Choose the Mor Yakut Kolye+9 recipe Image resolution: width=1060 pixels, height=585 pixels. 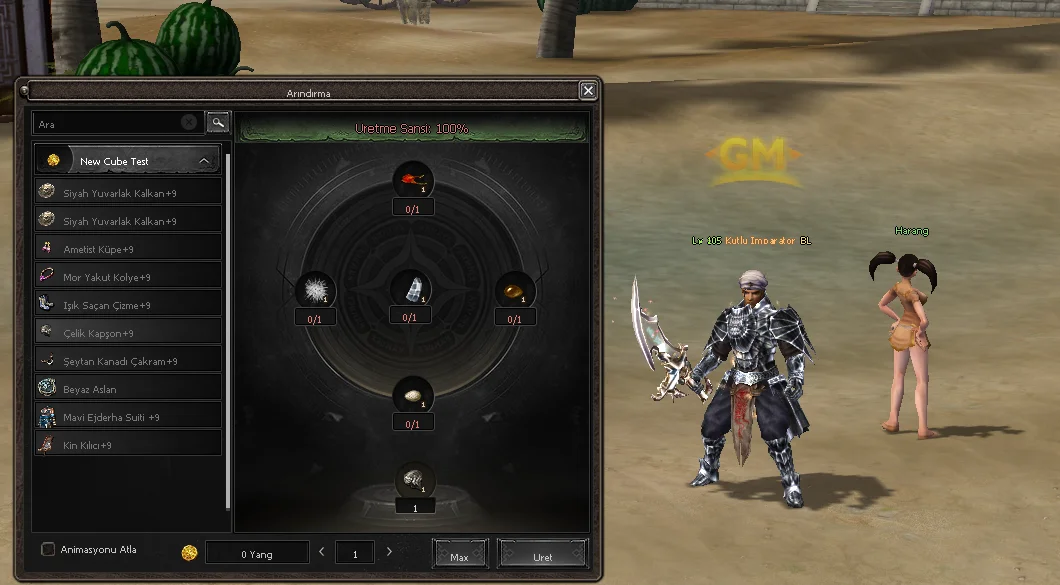[x=128, y=277]
